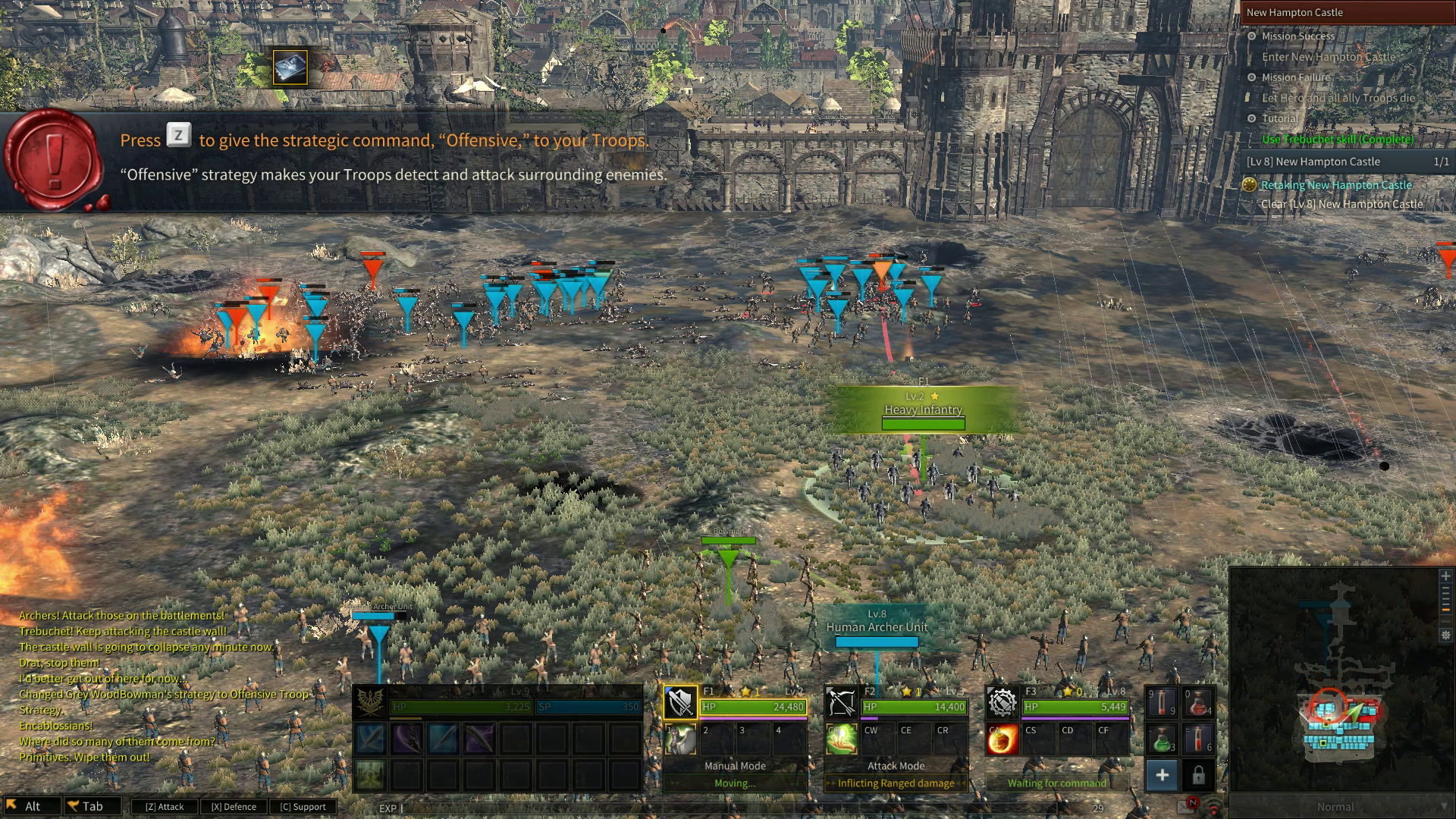Select the Heavy Infantry troop icon
1456x819 pixels.
pos(680,703)
